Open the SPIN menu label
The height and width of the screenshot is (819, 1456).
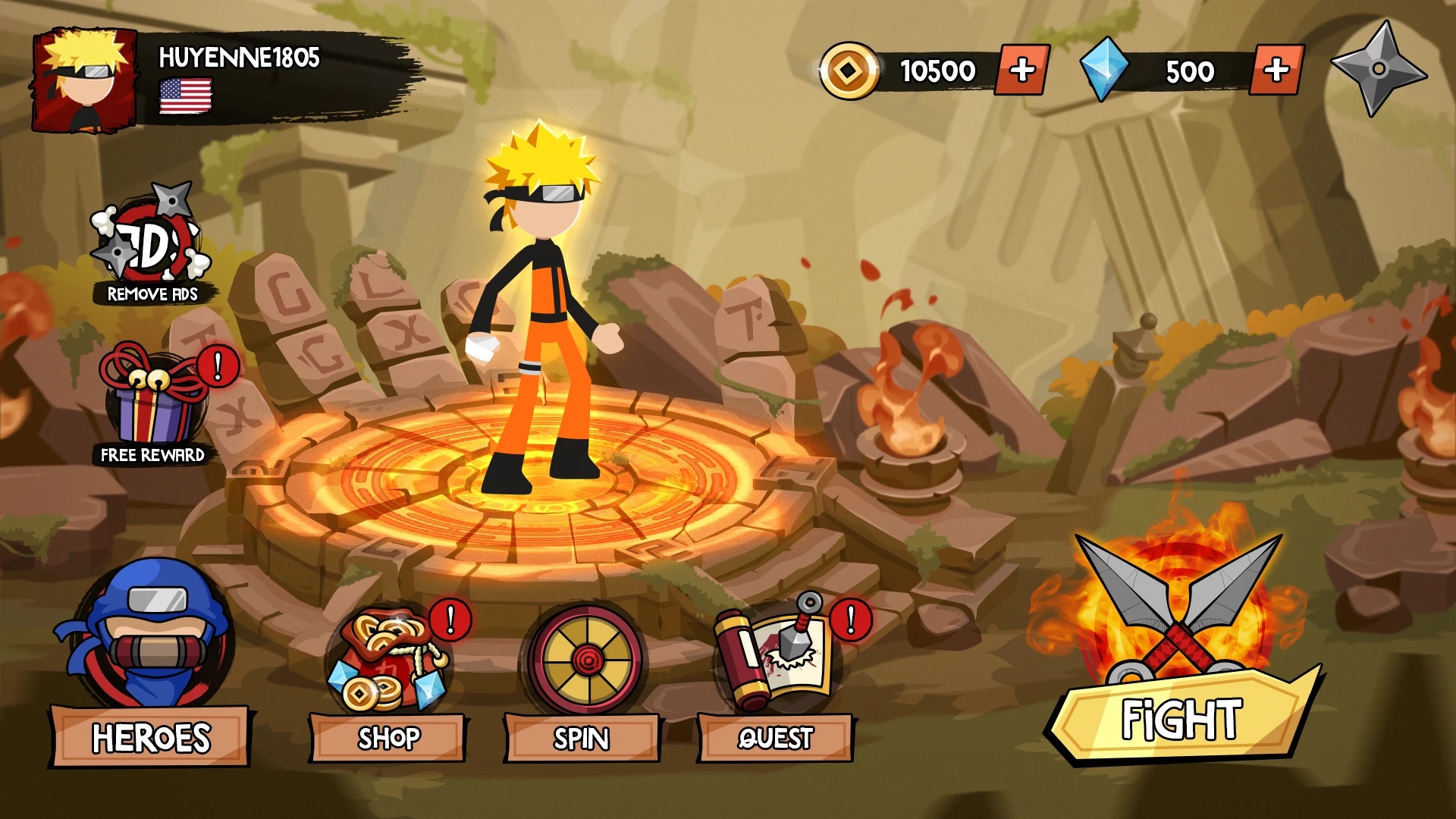[x=580, y=736]
